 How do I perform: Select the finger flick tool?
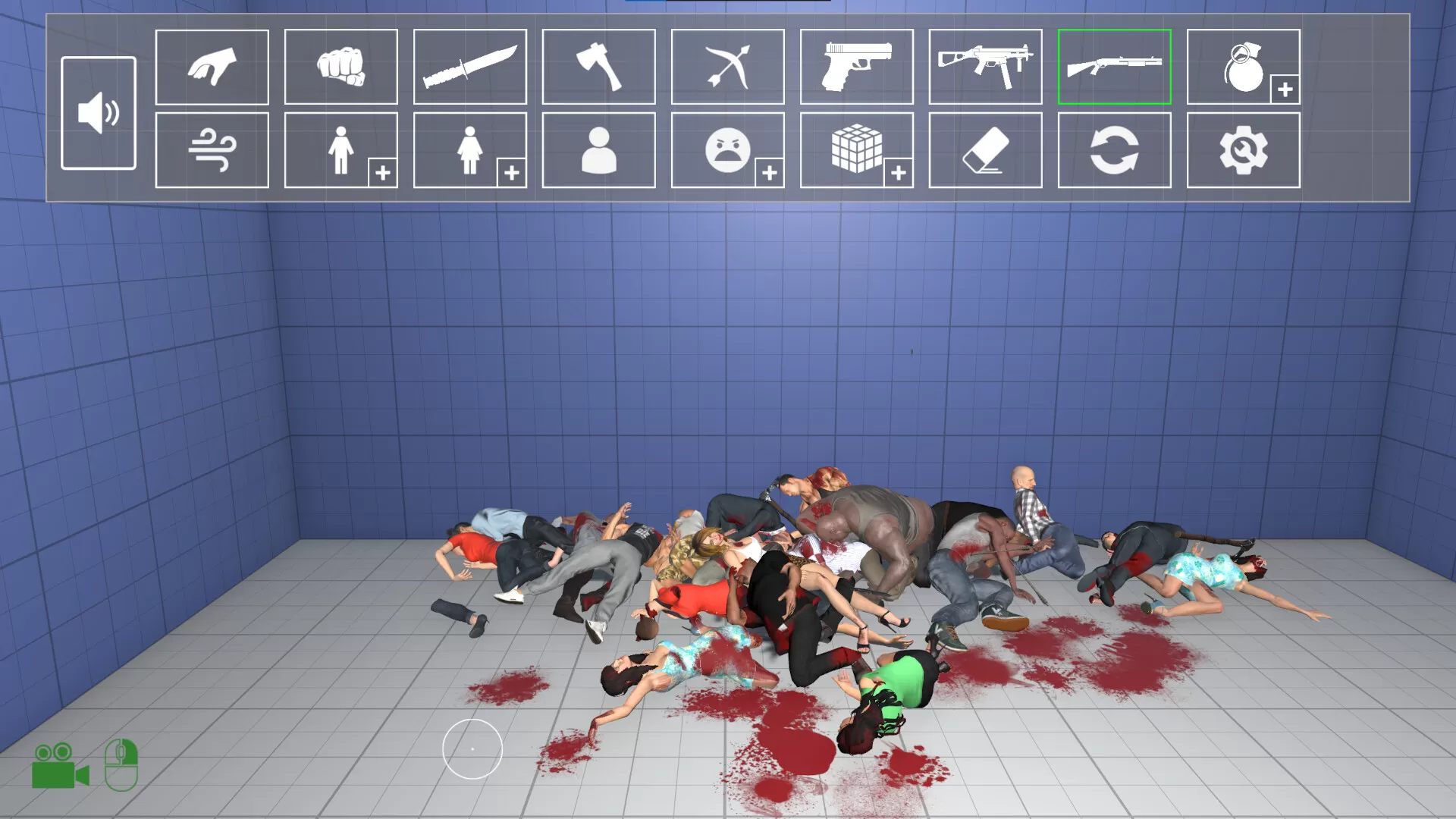212,66
